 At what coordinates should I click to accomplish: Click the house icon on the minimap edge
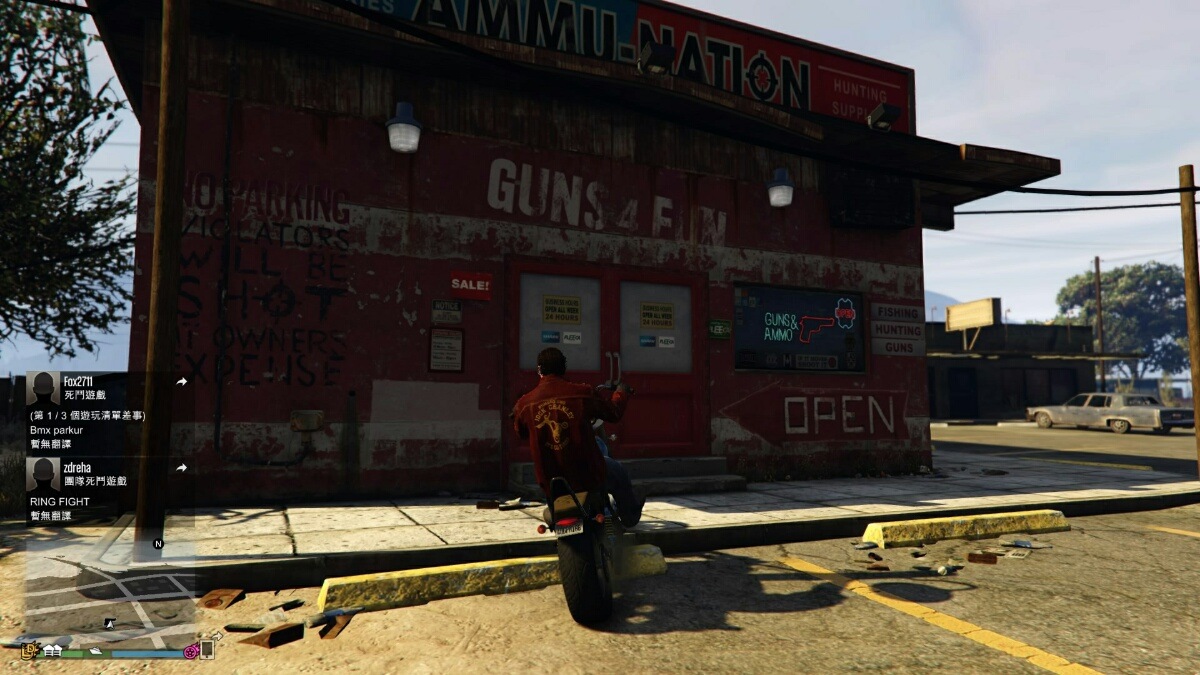[x=51, y=651]
